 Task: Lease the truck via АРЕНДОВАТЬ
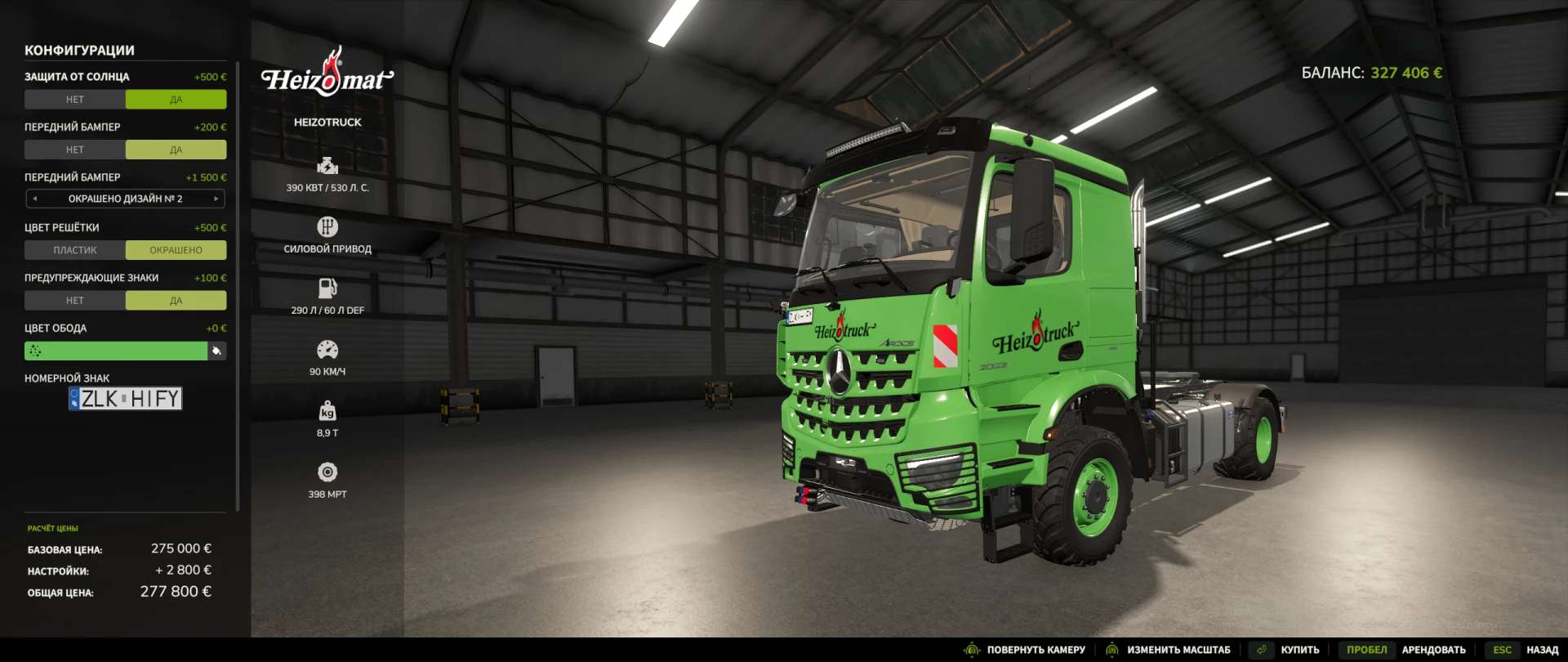(1432, 650)
